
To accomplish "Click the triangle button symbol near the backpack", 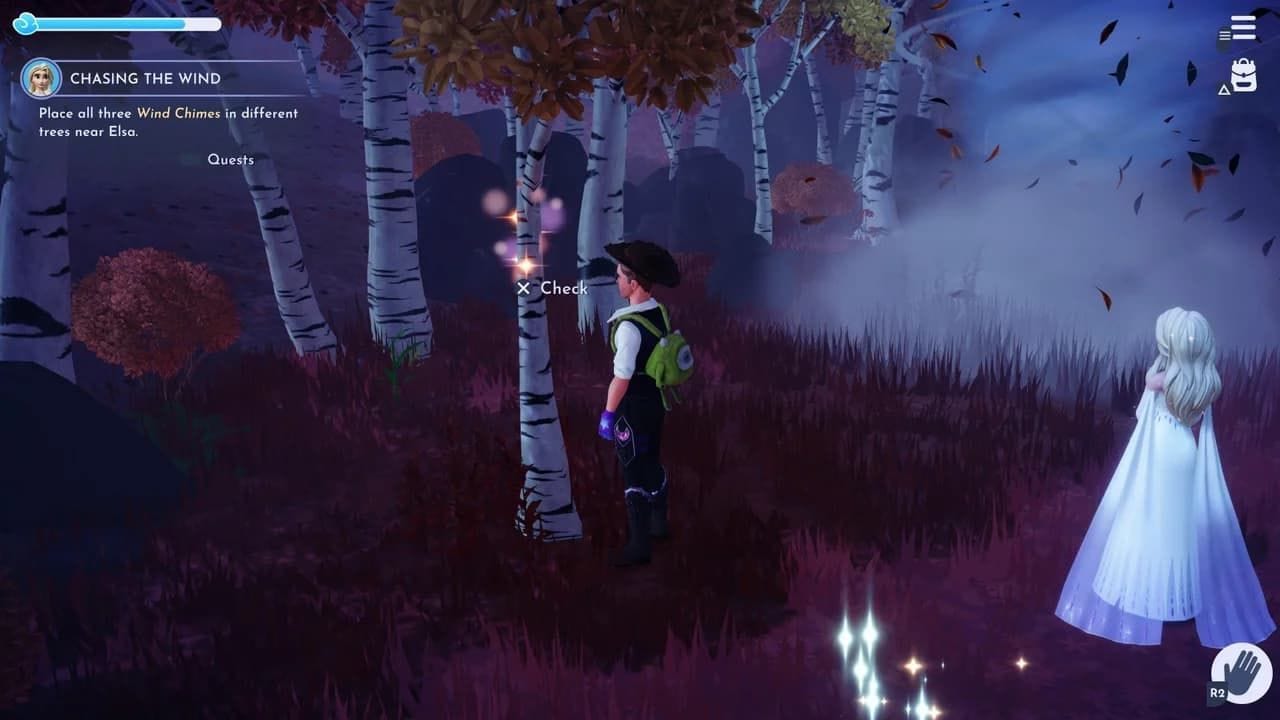I will 1223,88.
